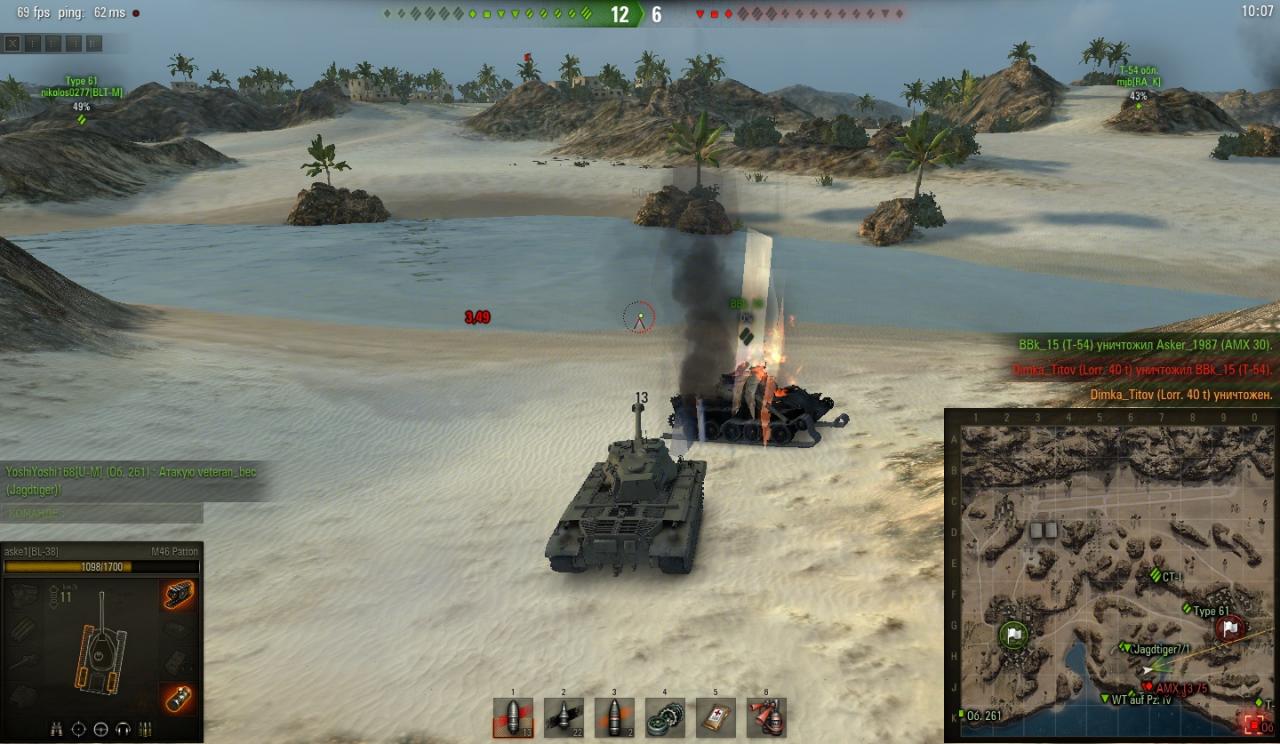Select the Type 61 marker on the minimap
This screenshot has width=1280, height=744.
pyautogui.click(x=1188, y=609)
